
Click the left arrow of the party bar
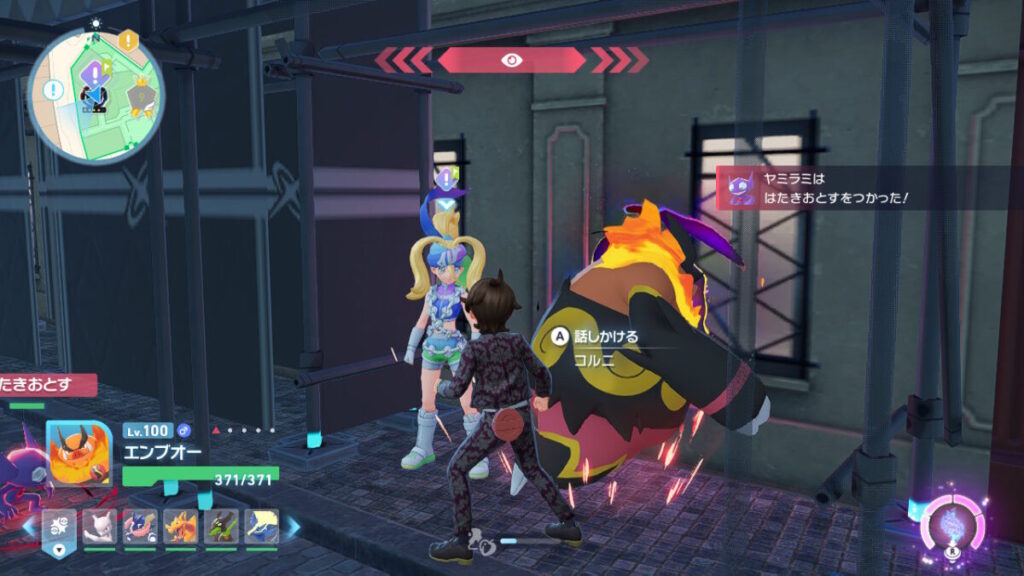28,526
